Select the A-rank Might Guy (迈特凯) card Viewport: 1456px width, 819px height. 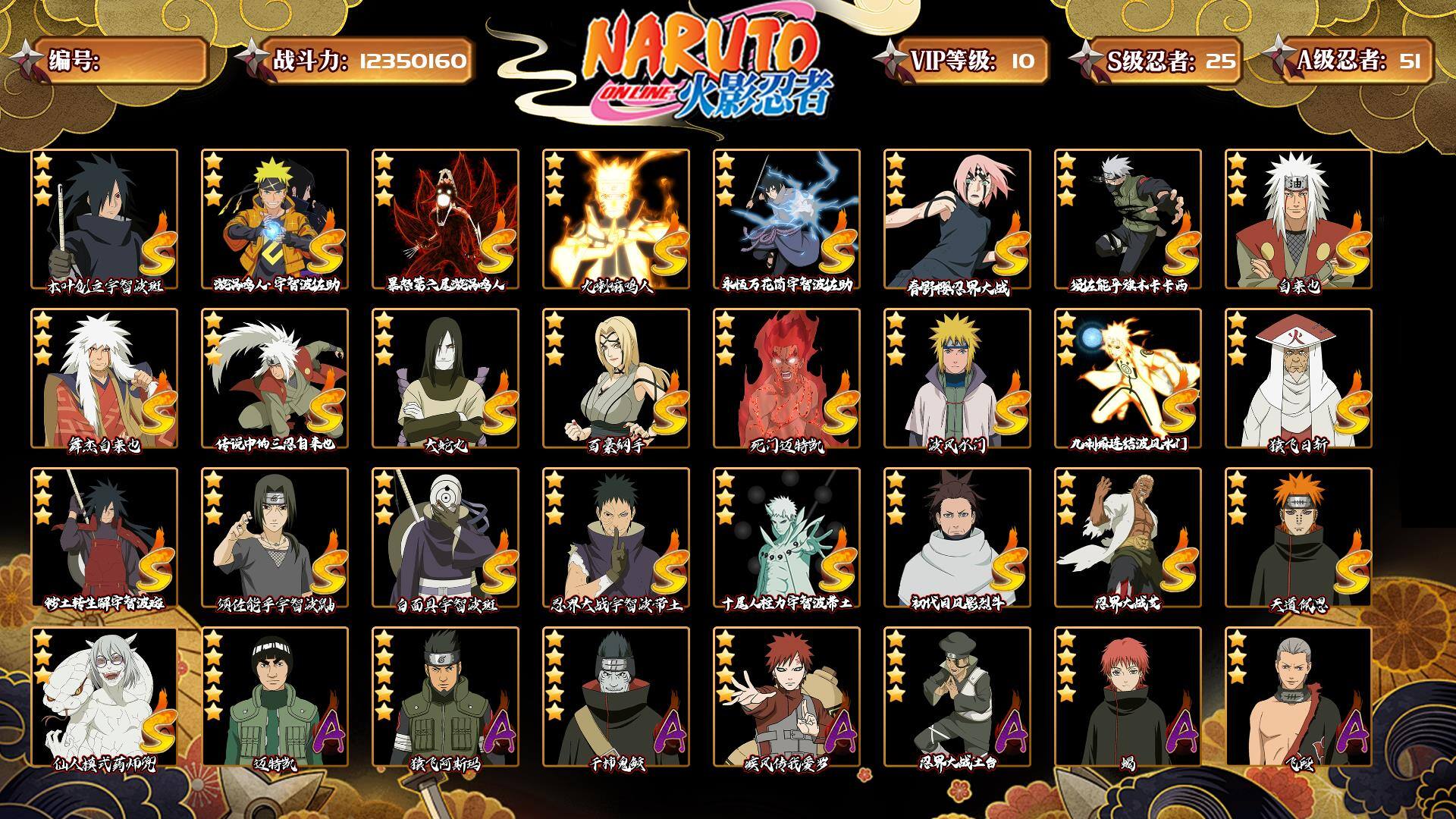[x=275, y=697]
